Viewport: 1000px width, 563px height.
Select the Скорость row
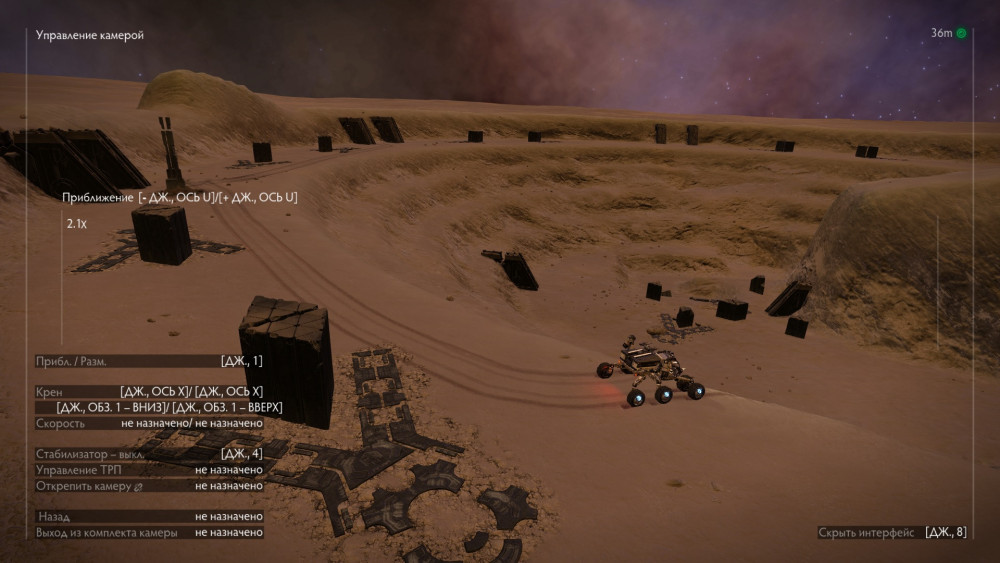pyautogui.click(x=148, y=423)
